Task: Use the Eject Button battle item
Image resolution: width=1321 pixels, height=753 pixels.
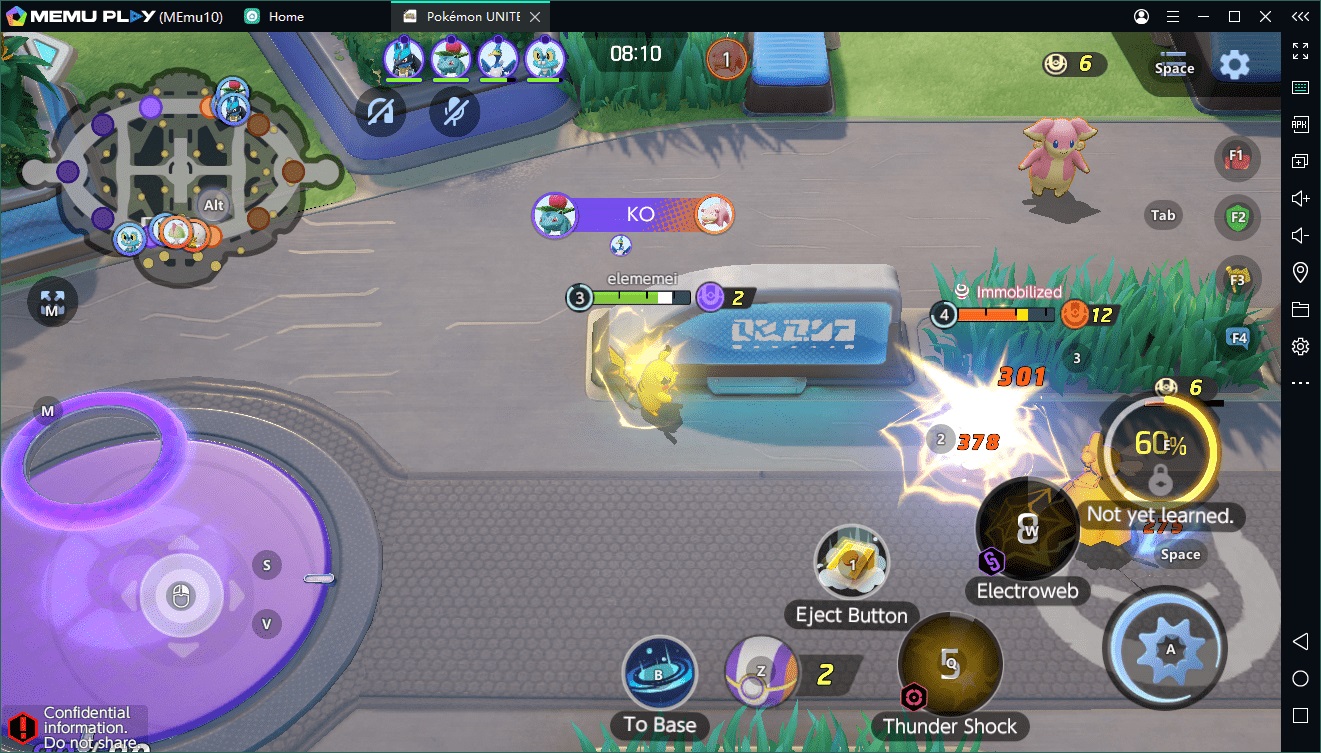Action: pos(851,562)
